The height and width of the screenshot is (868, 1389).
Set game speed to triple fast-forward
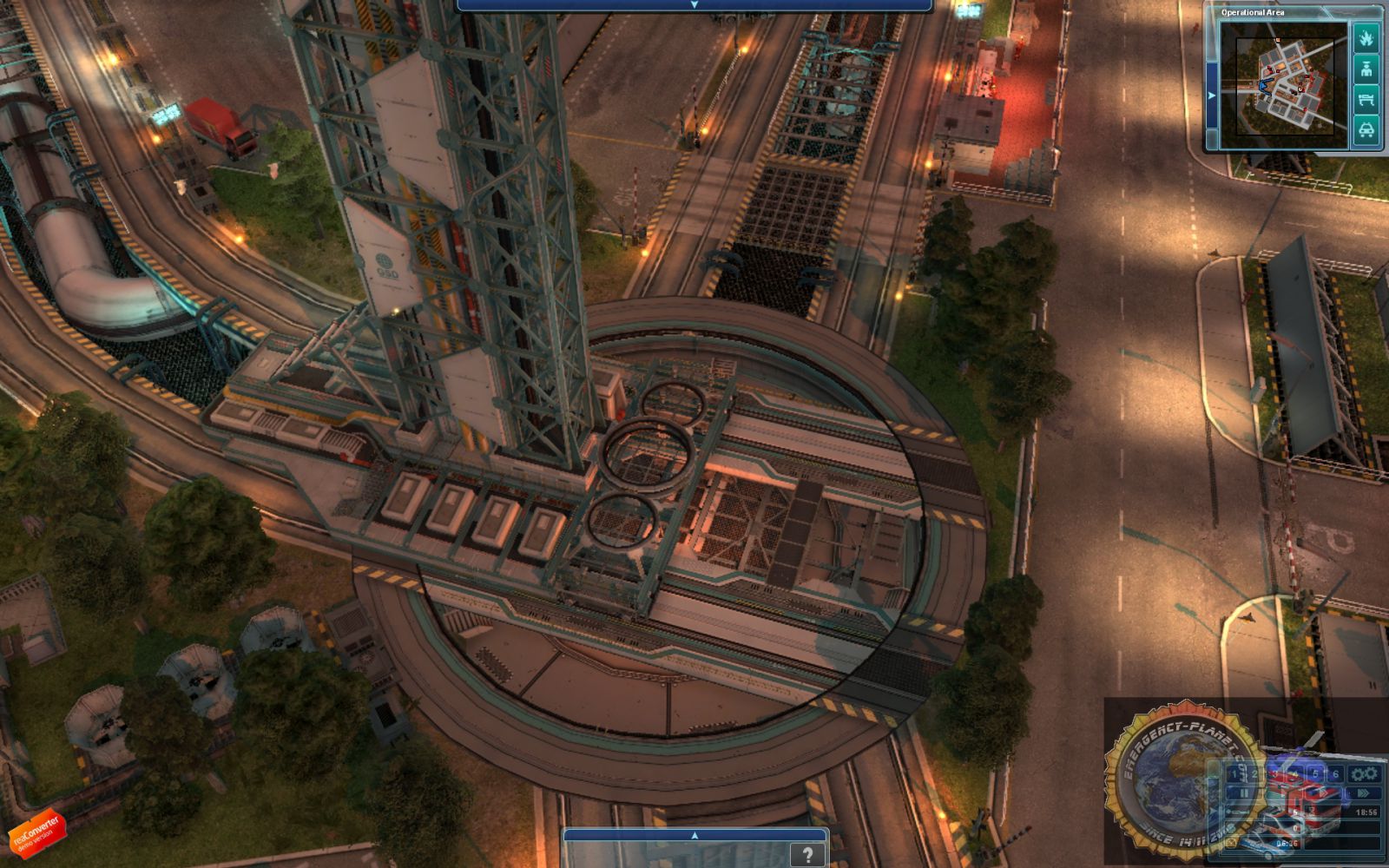pos(1364,792)
